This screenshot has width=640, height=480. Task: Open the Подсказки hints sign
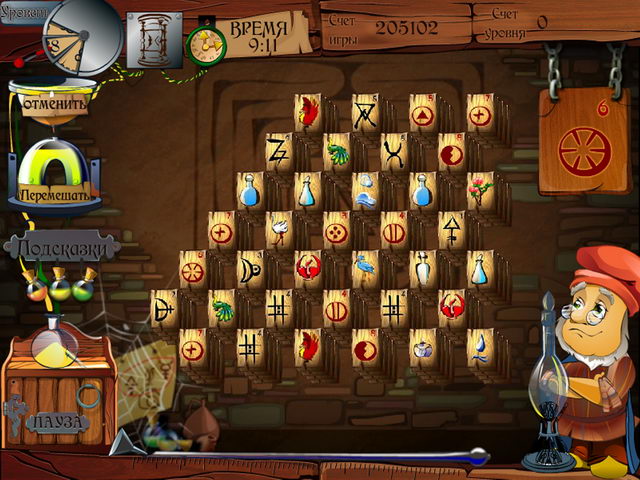[x=62, y=247]
